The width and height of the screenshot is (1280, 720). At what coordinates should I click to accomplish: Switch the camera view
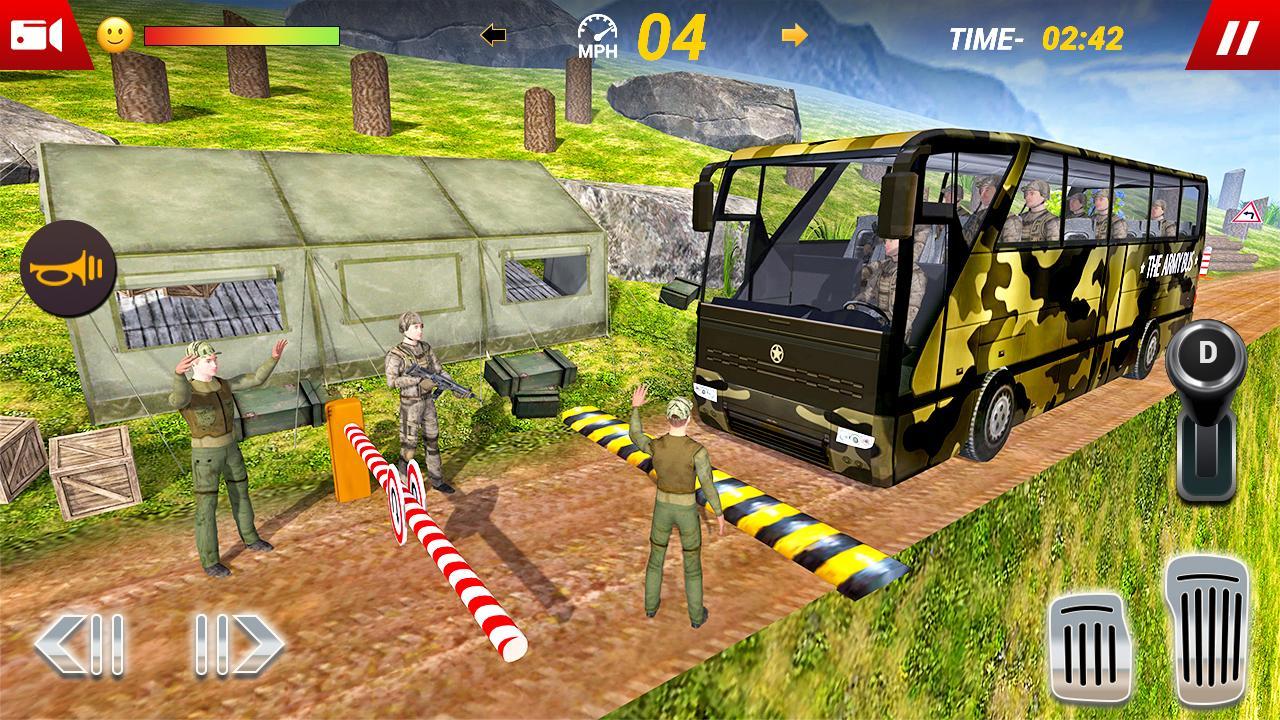[36, 34]
